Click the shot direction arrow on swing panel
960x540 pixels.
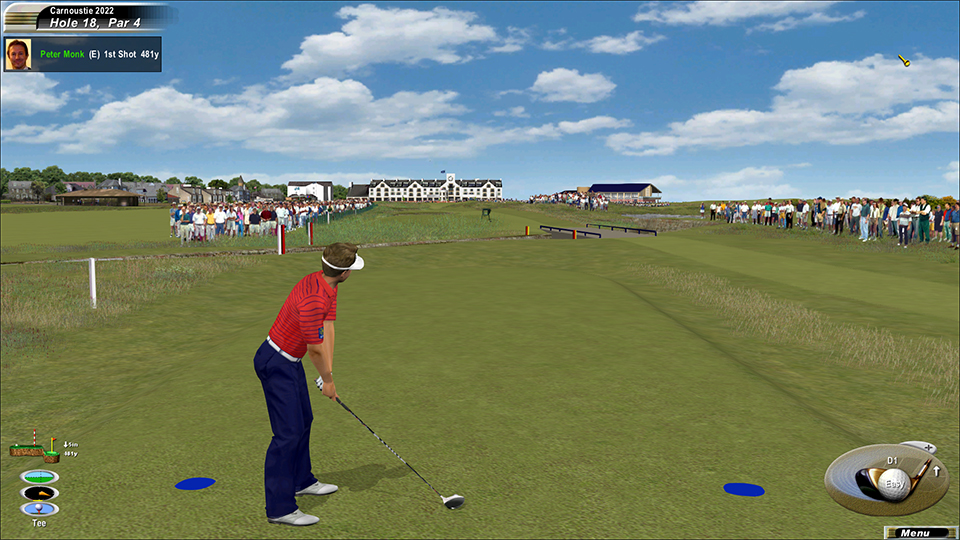937,470
